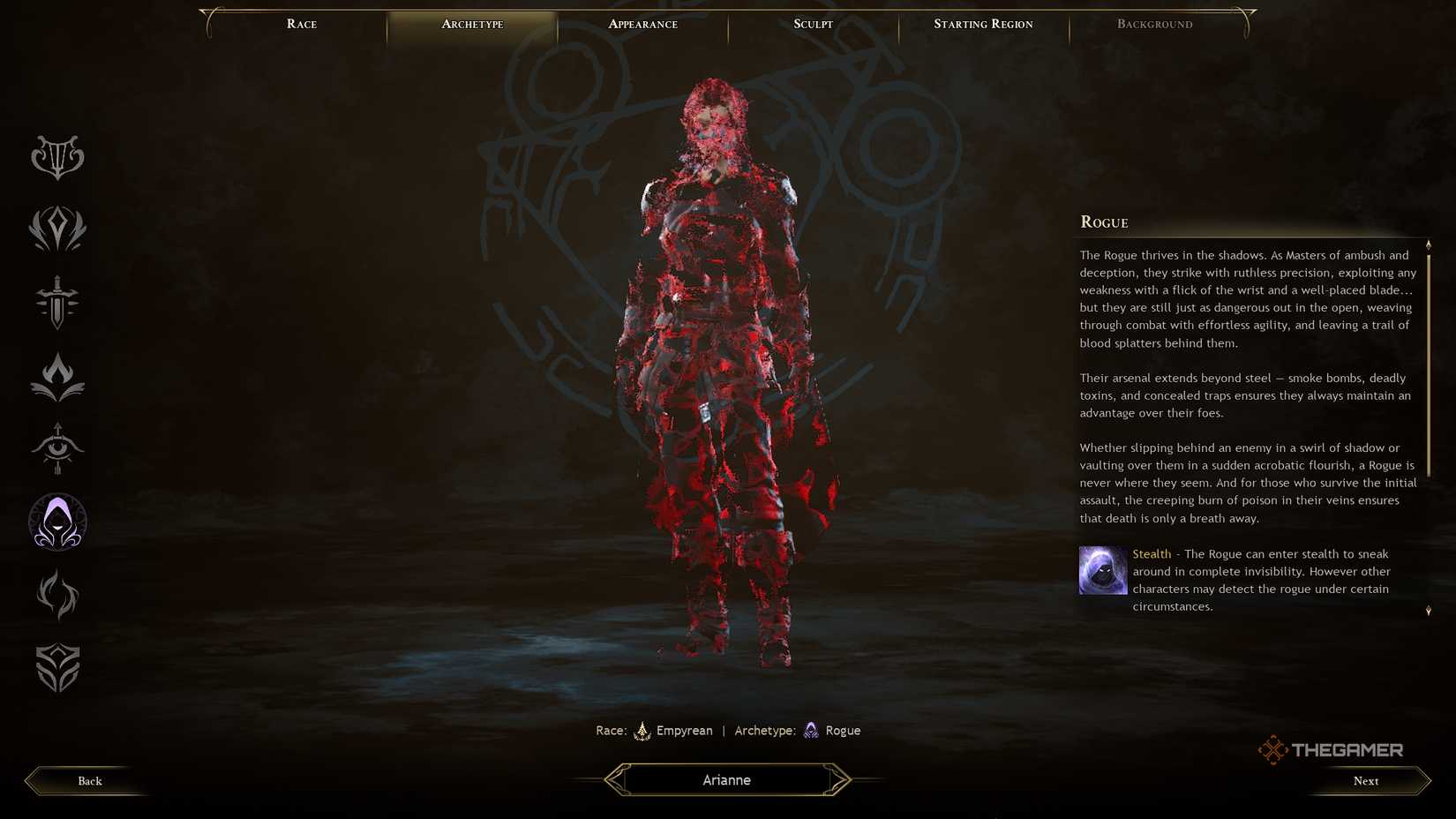Choose the bottom helm-shaped archetype

point(56,667)
